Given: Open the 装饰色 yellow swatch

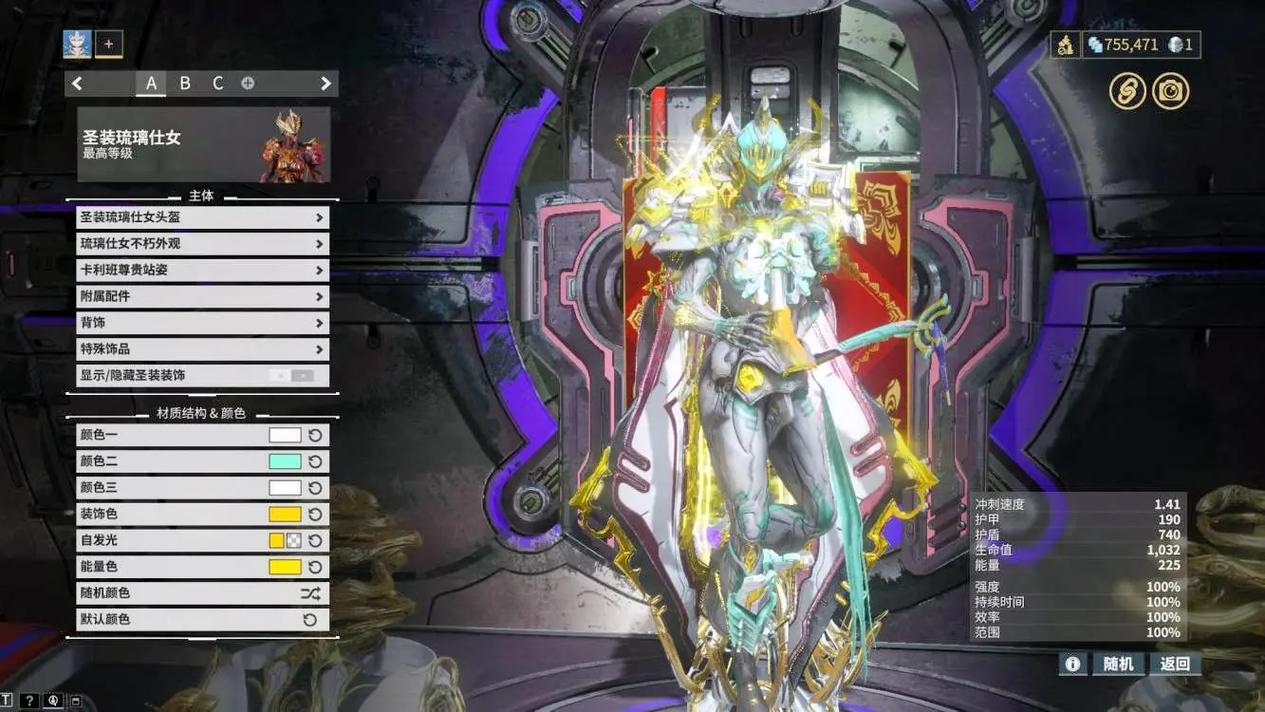Looking at the screenshot, I should tap(285, 514).
